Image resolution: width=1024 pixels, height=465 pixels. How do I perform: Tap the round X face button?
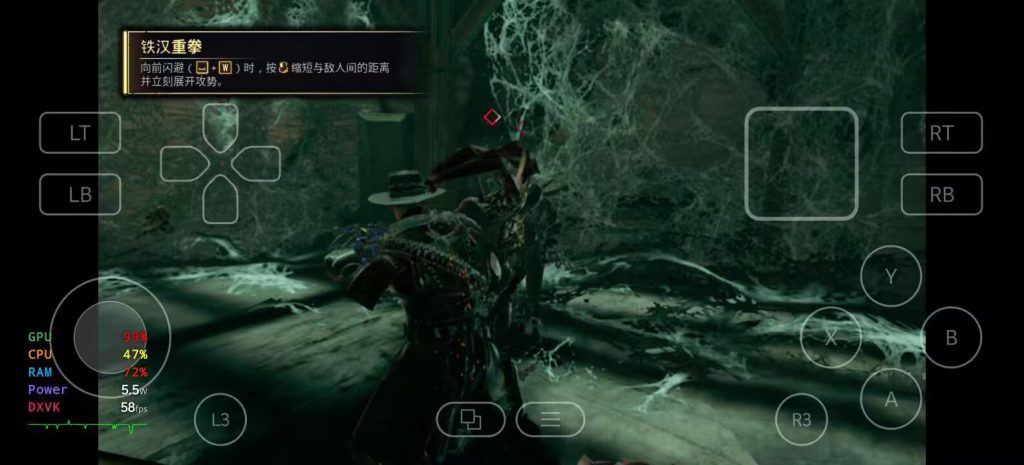coord(830,337)
